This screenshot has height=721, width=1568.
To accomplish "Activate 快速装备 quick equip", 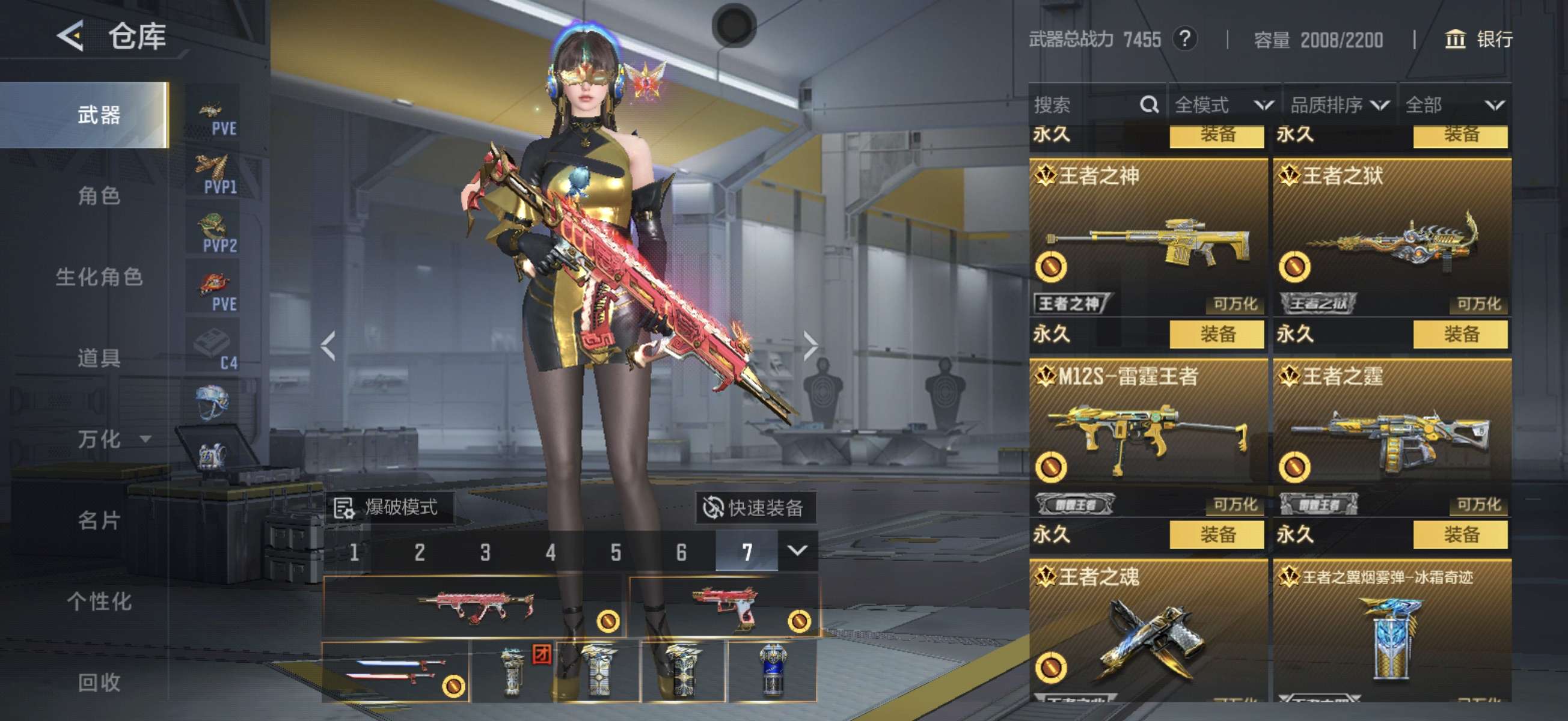I will [755, 508].
